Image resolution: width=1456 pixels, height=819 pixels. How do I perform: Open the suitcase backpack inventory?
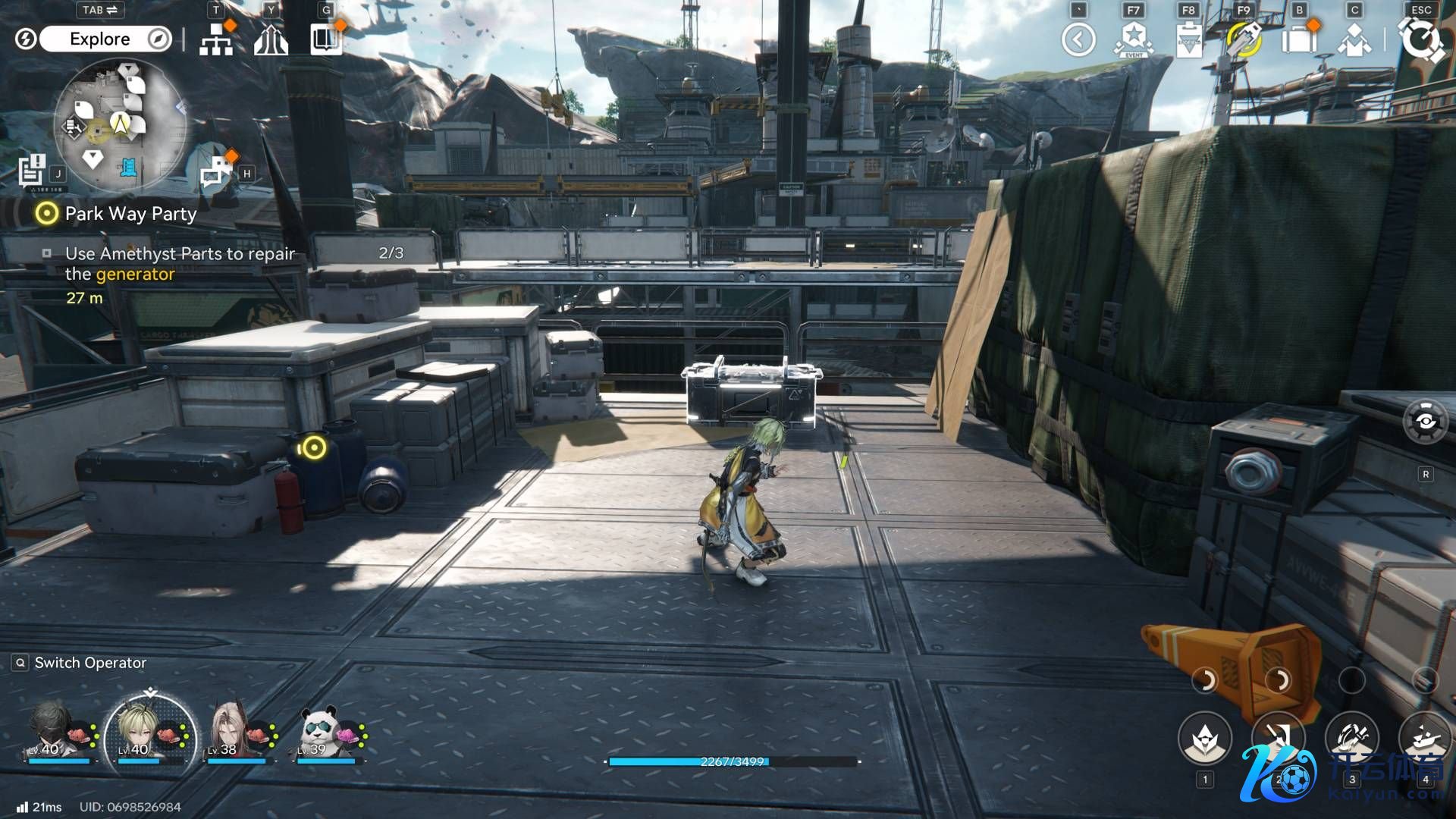pos(1299,39)
